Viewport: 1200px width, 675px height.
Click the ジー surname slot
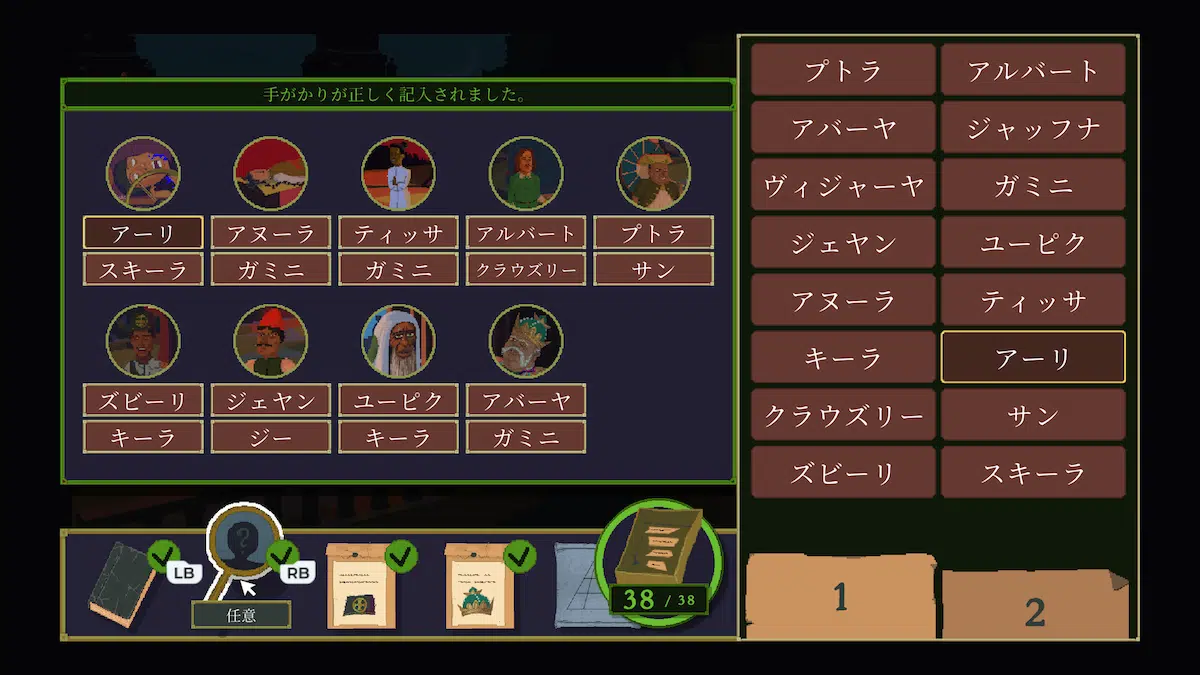(x=271, y=437)
